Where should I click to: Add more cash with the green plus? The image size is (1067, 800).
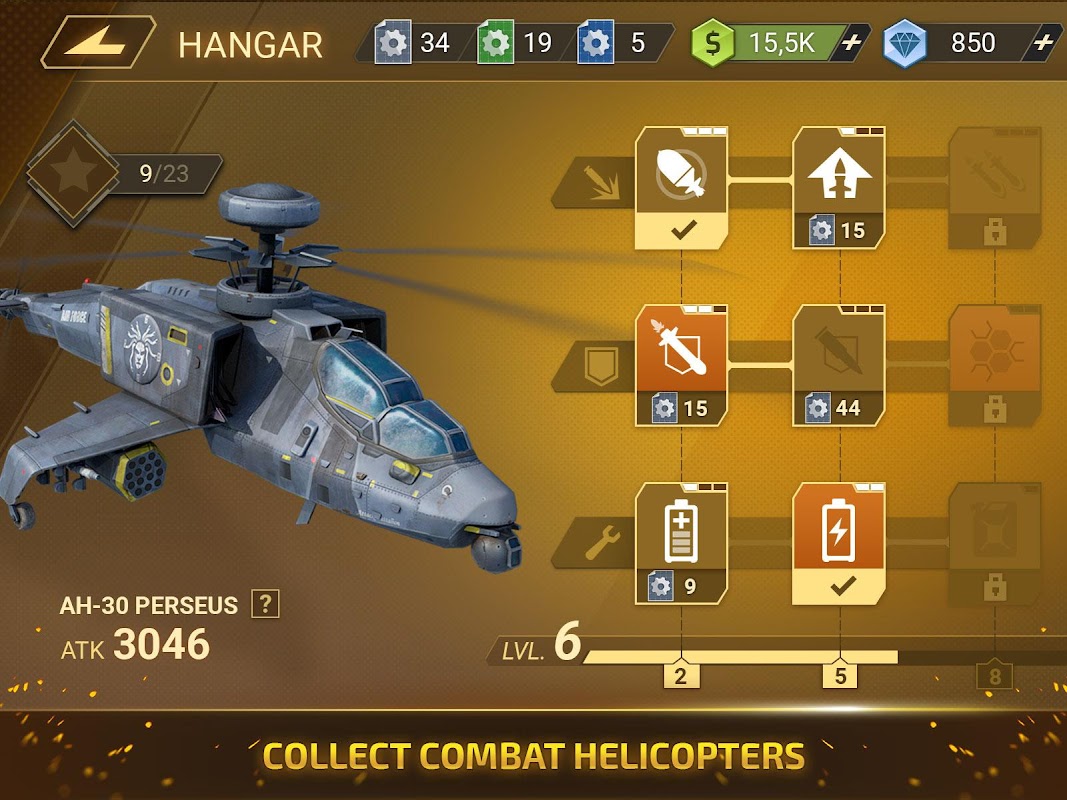850,43
